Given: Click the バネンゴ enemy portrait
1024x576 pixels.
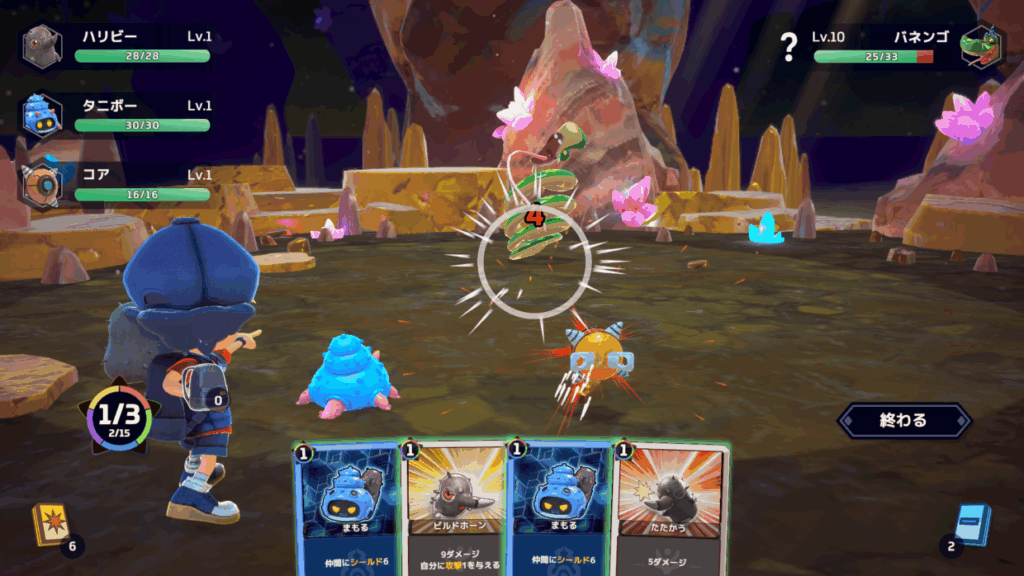Looking at the screenshot, I should (980, 46).
